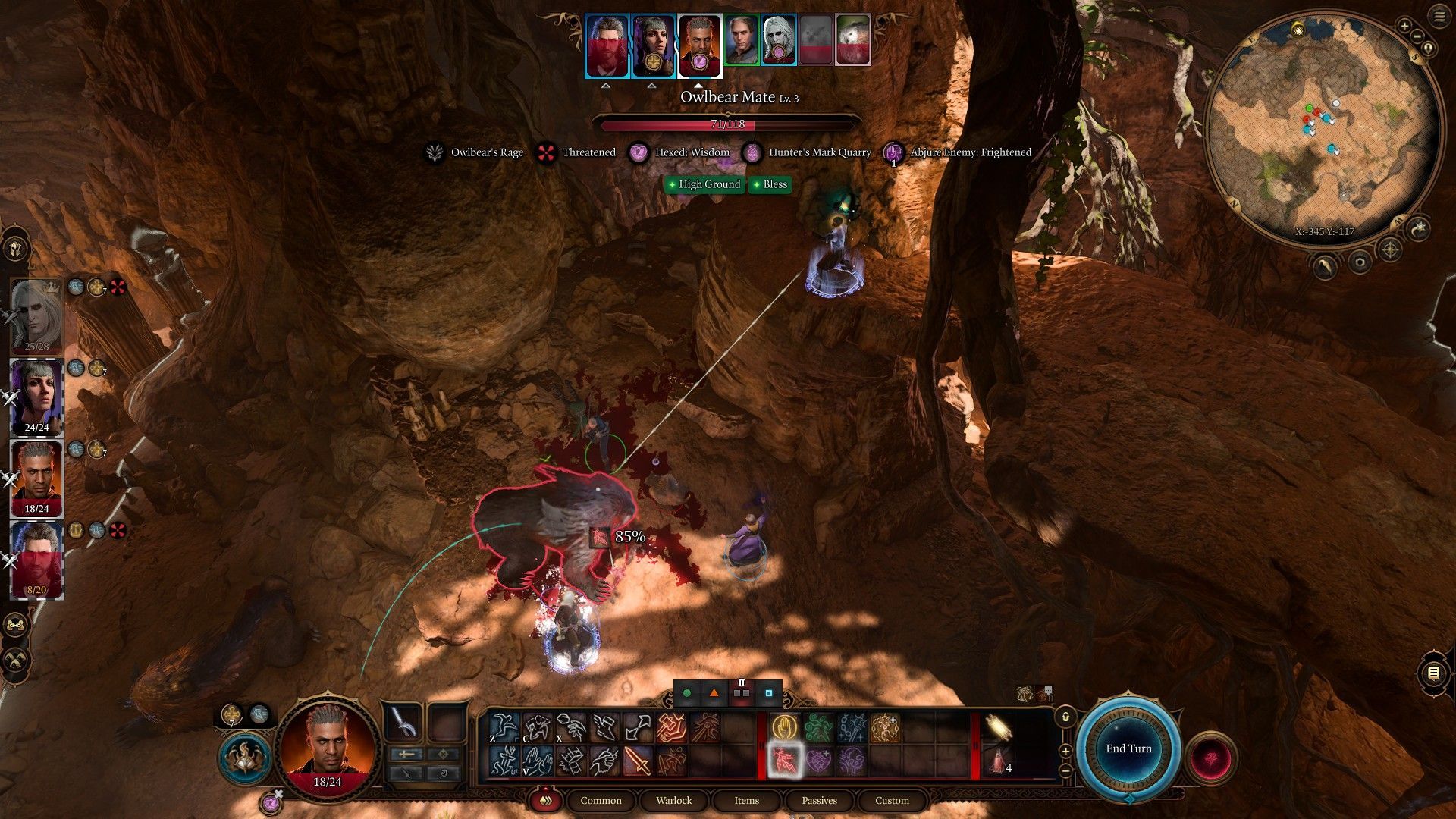The height and width of the screenshot is (819, 1456).
Task: Open the combat log button
Action: pos(1432,673)
